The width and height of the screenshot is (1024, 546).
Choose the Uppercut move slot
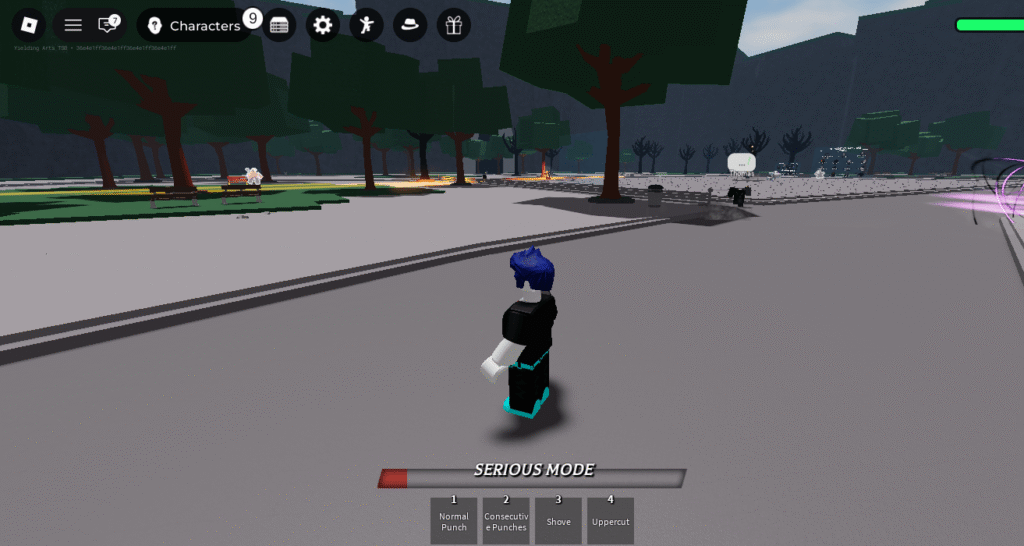click(610, 520)
